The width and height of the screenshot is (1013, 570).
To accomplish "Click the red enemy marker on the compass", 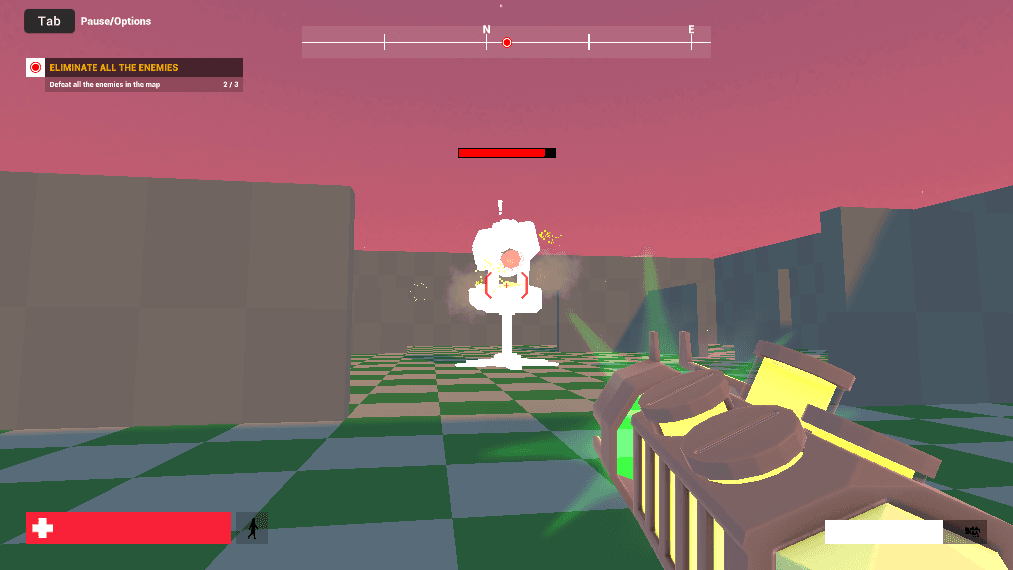I will click(507, 43).
